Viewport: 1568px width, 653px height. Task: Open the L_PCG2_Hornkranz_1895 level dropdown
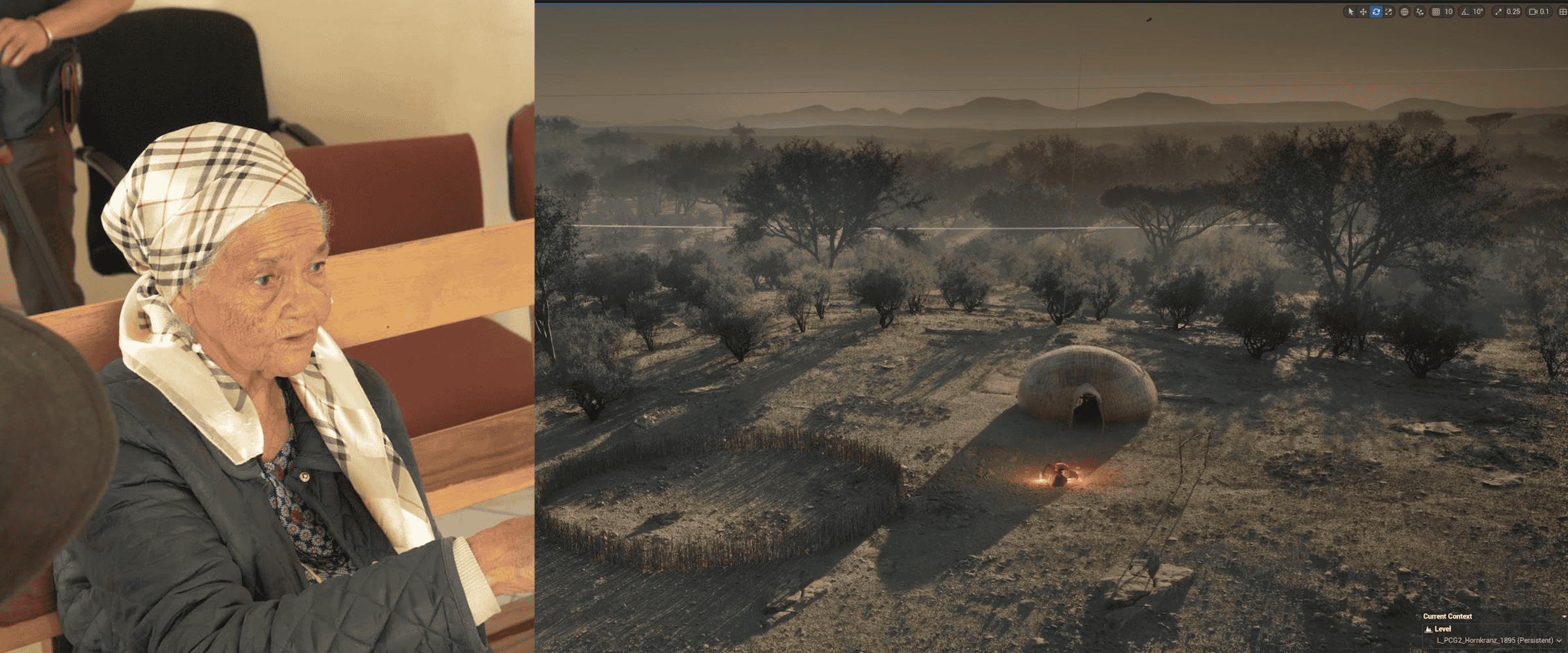coord(1558,641)
